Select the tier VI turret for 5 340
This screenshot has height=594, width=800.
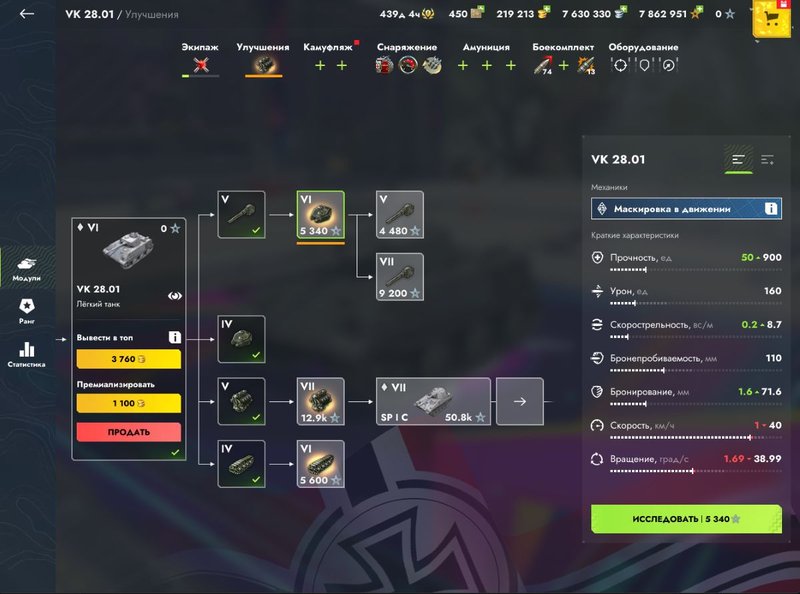tap(320, 215)
